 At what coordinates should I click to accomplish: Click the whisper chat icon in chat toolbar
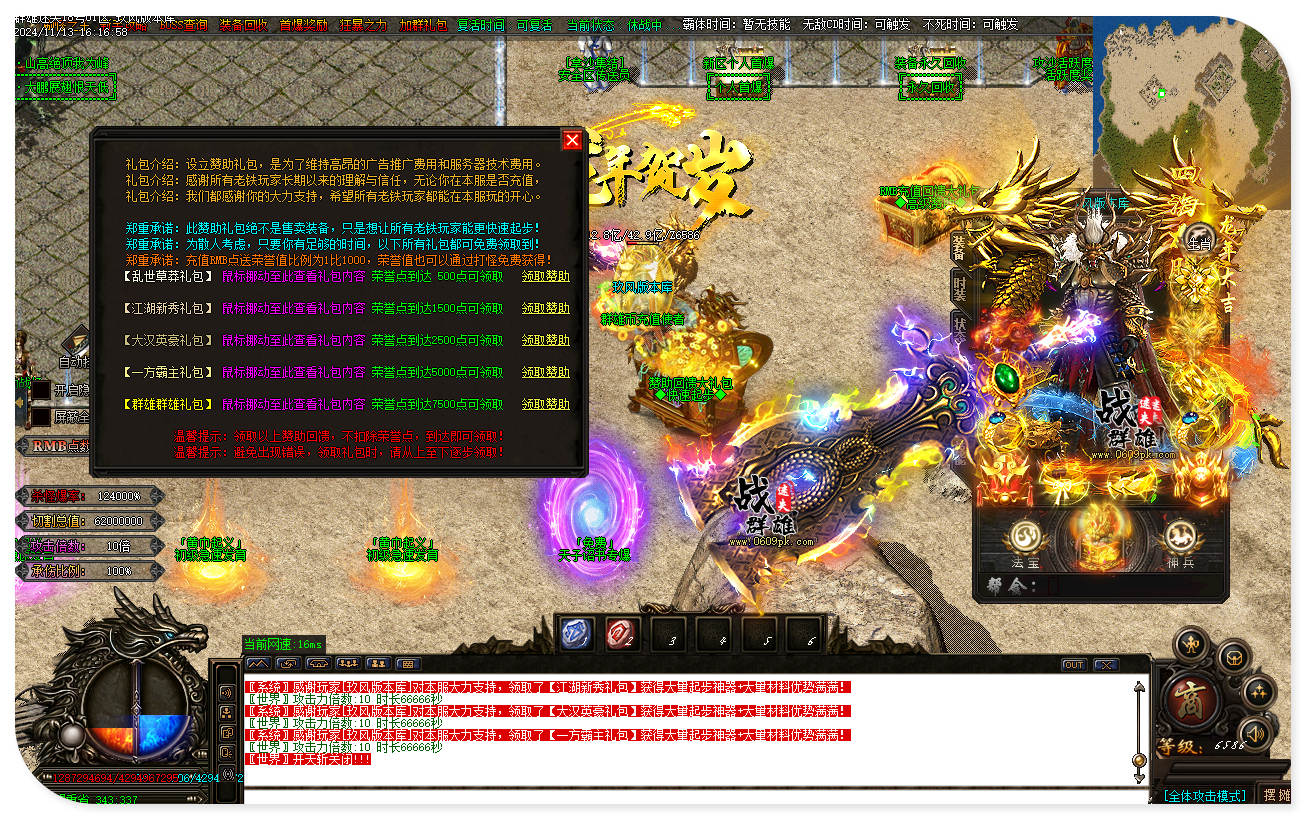pyautogui.click(x=287, y=663)
